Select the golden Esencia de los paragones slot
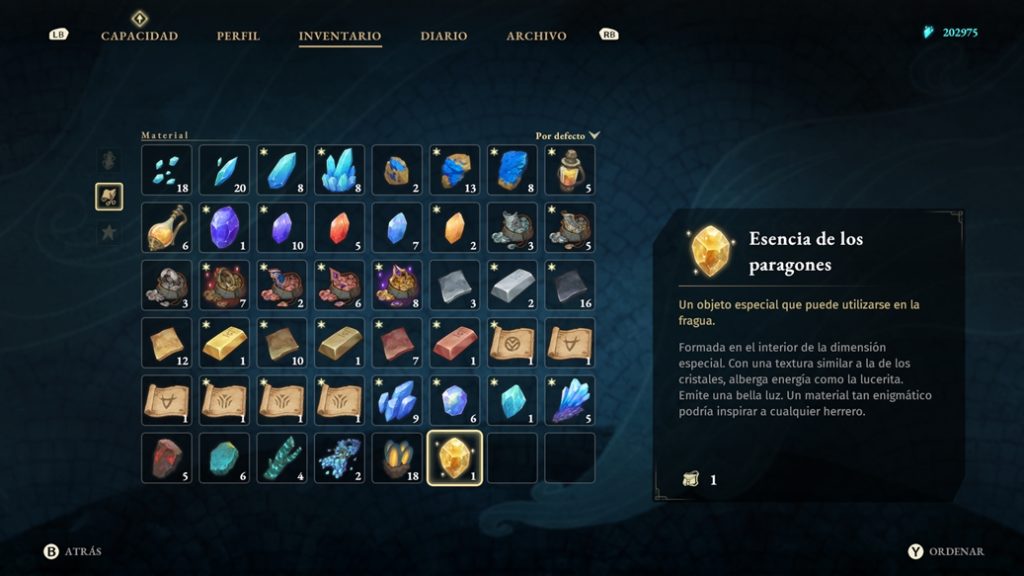The width and height of the screenshot is (1024, 576). [x=455, y=458]
